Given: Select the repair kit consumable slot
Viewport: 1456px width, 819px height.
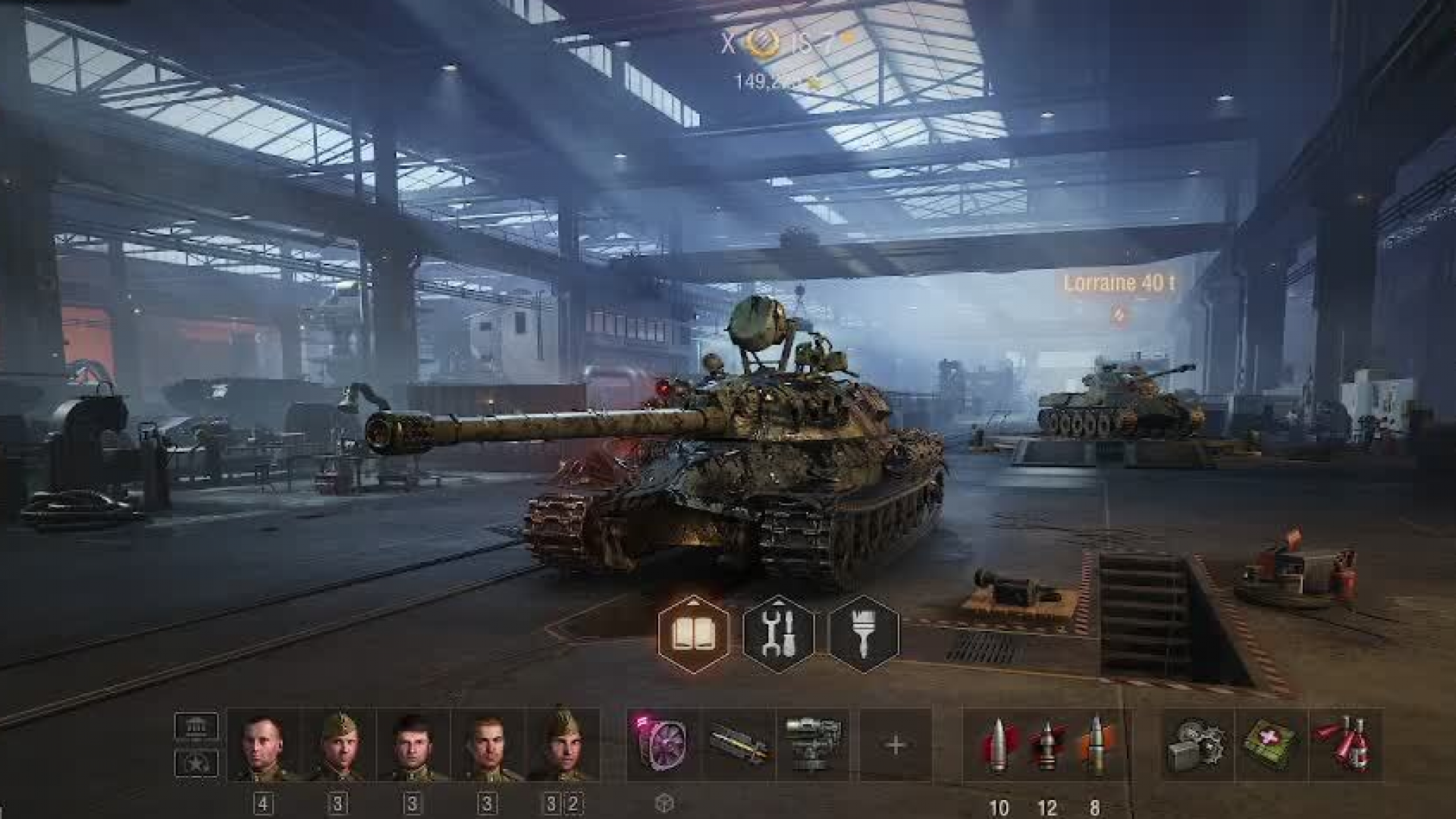Looking at the screenshot, I should (1198, 745).
